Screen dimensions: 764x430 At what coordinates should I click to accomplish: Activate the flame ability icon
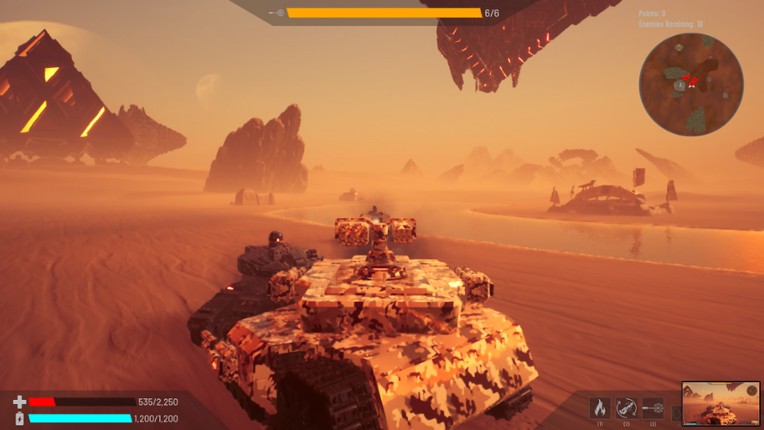[600, 407]
